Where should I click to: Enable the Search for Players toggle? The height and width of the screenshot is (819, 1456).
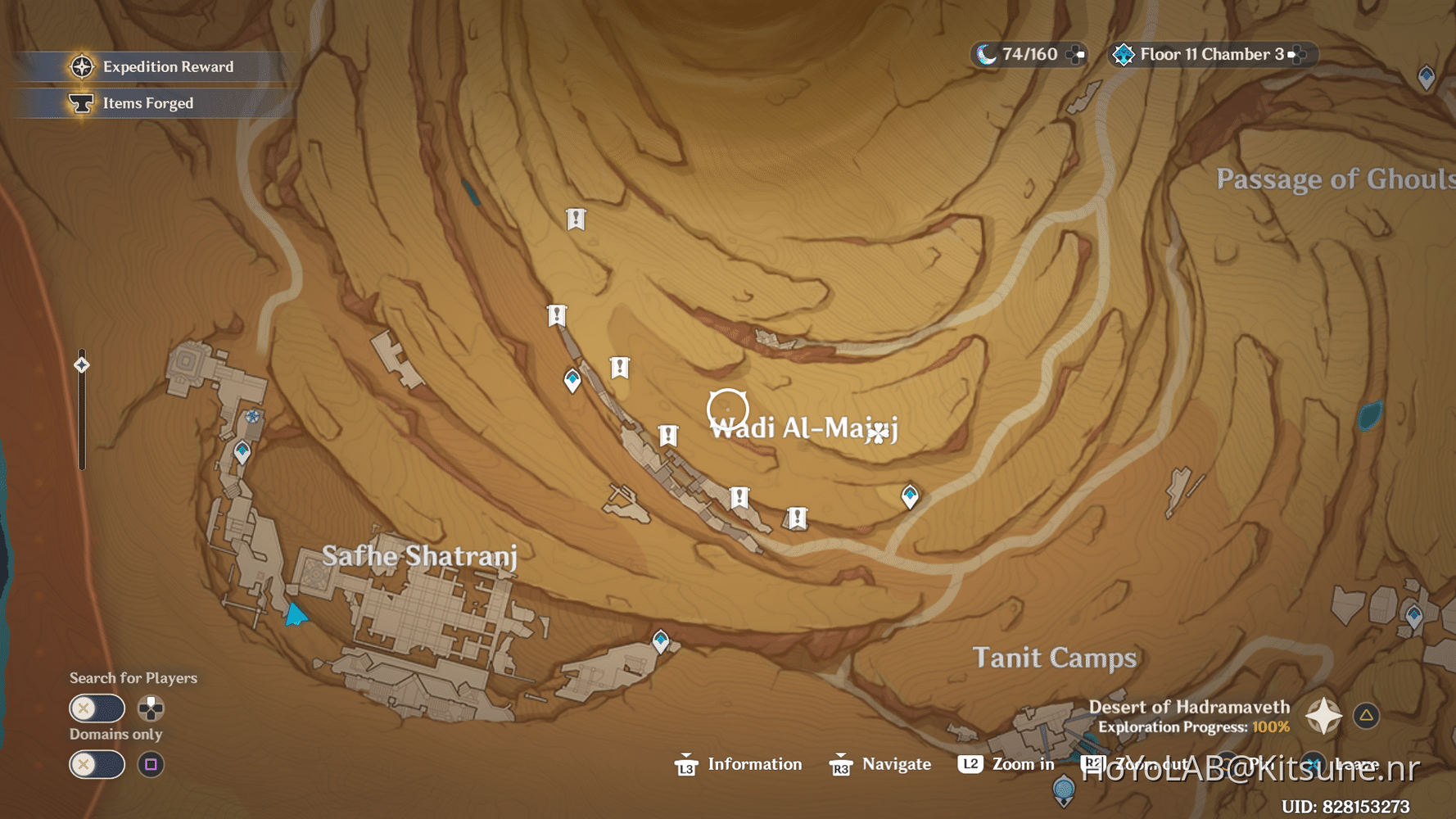point(97,708)
